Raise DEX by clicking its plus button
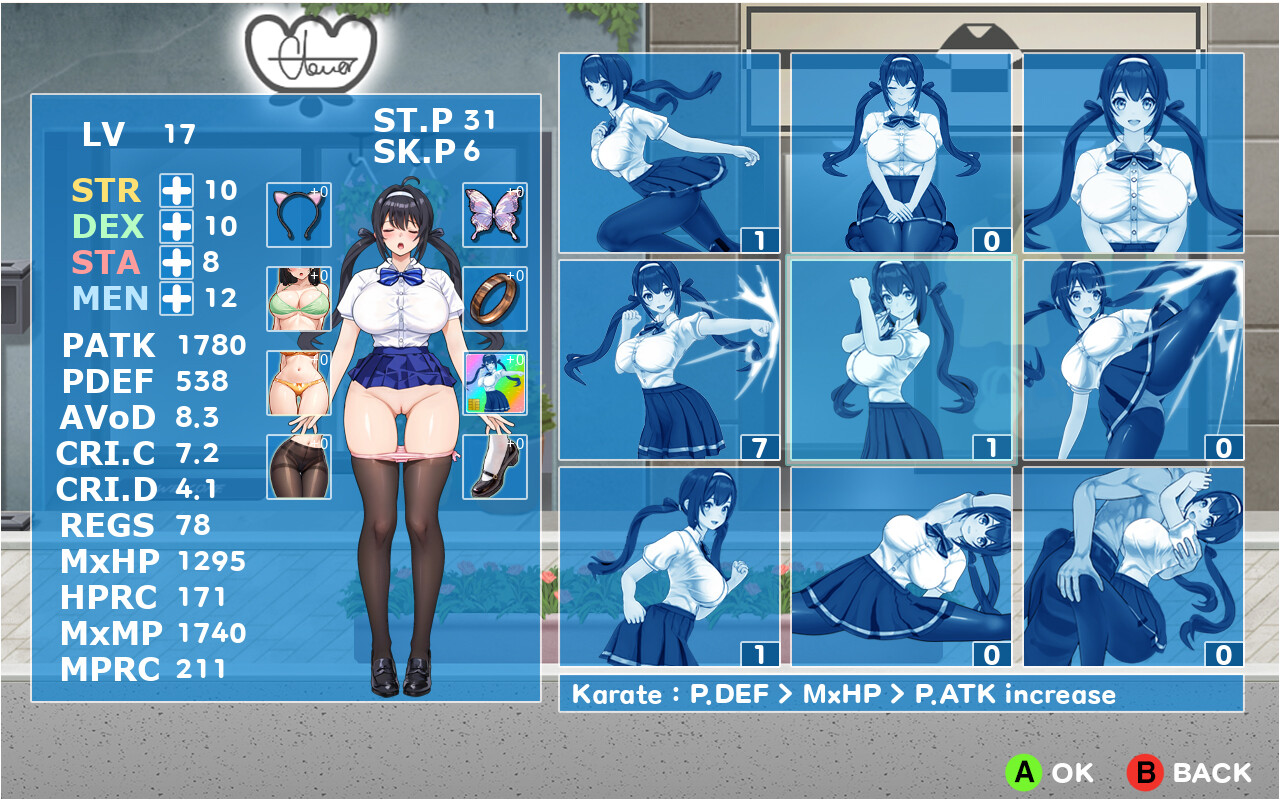Viewport: 1280px width, 800px height. (176, 226)
